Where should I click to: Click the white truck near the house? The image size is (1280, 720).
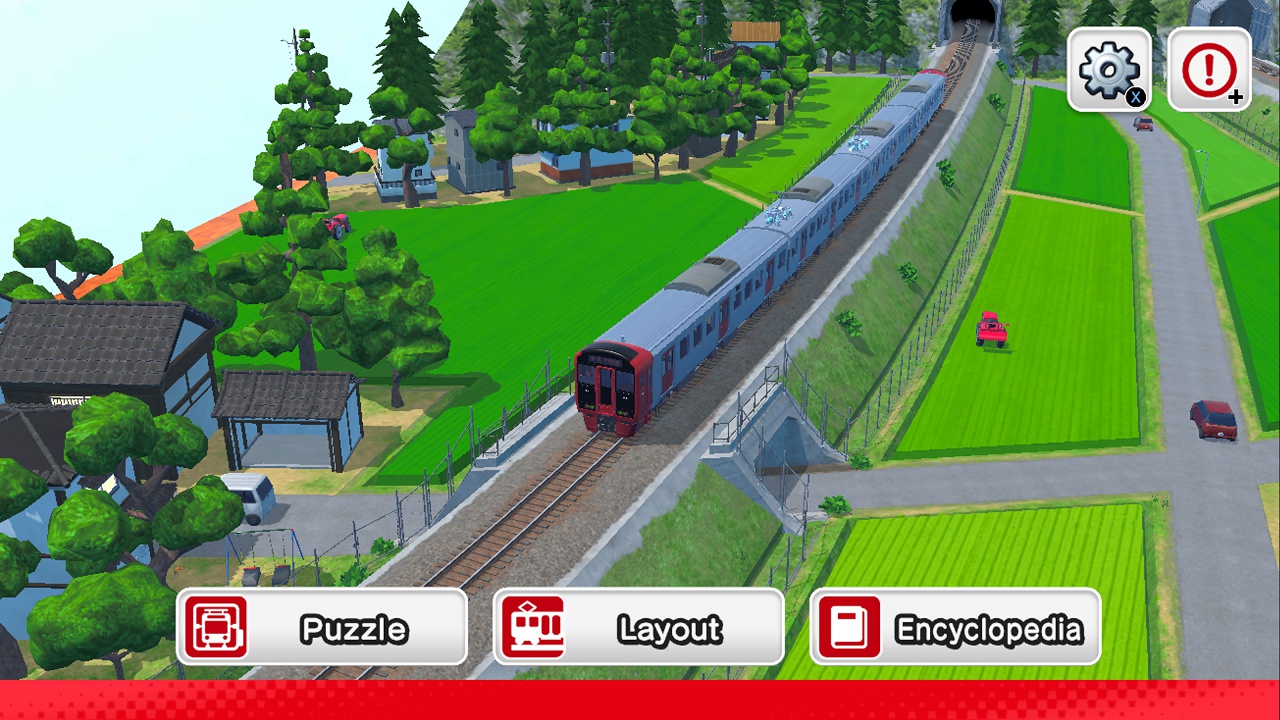coord(253,493)
